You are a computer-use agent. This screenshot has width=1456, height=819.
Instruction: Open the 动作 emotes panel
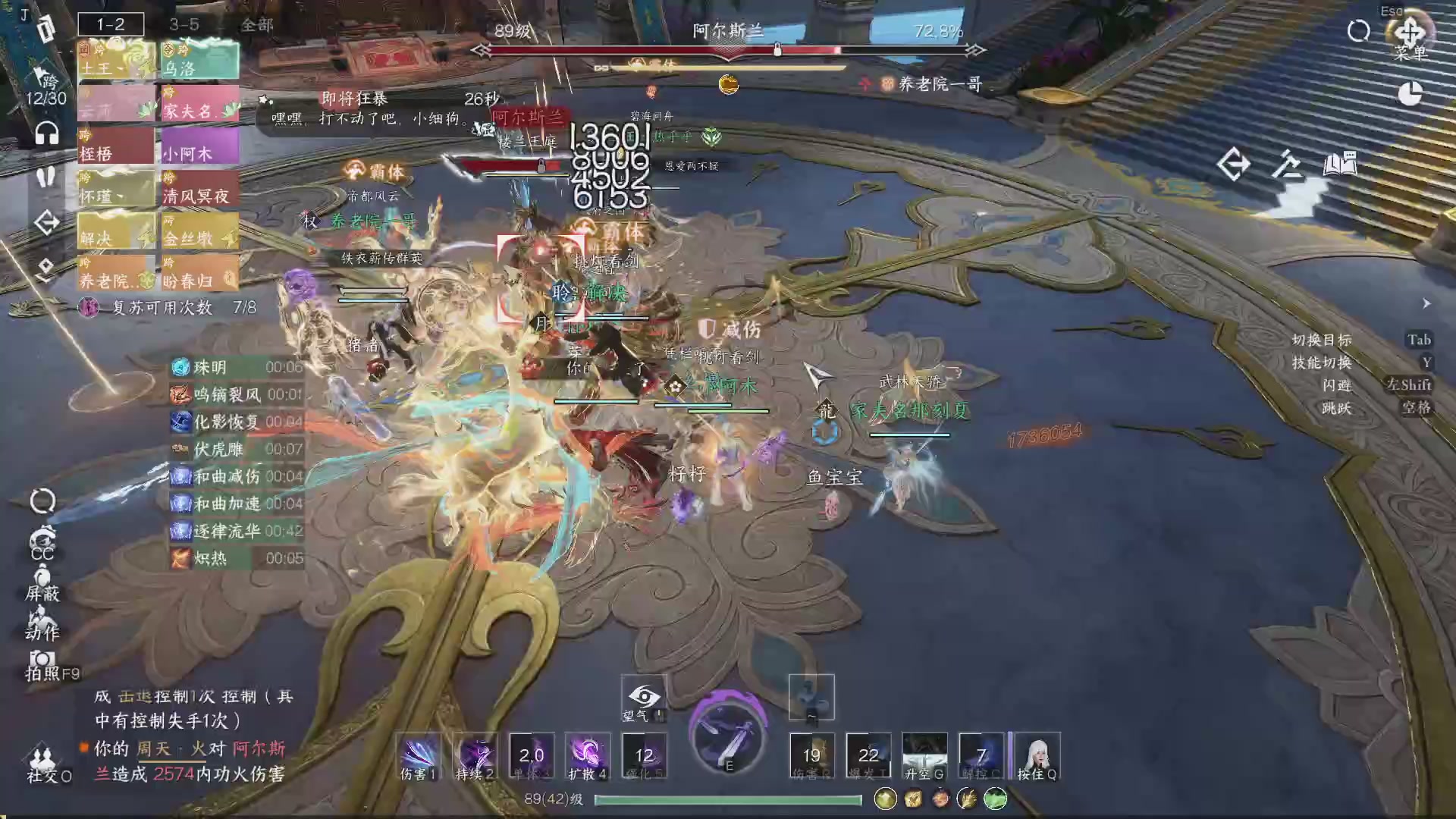42,622
